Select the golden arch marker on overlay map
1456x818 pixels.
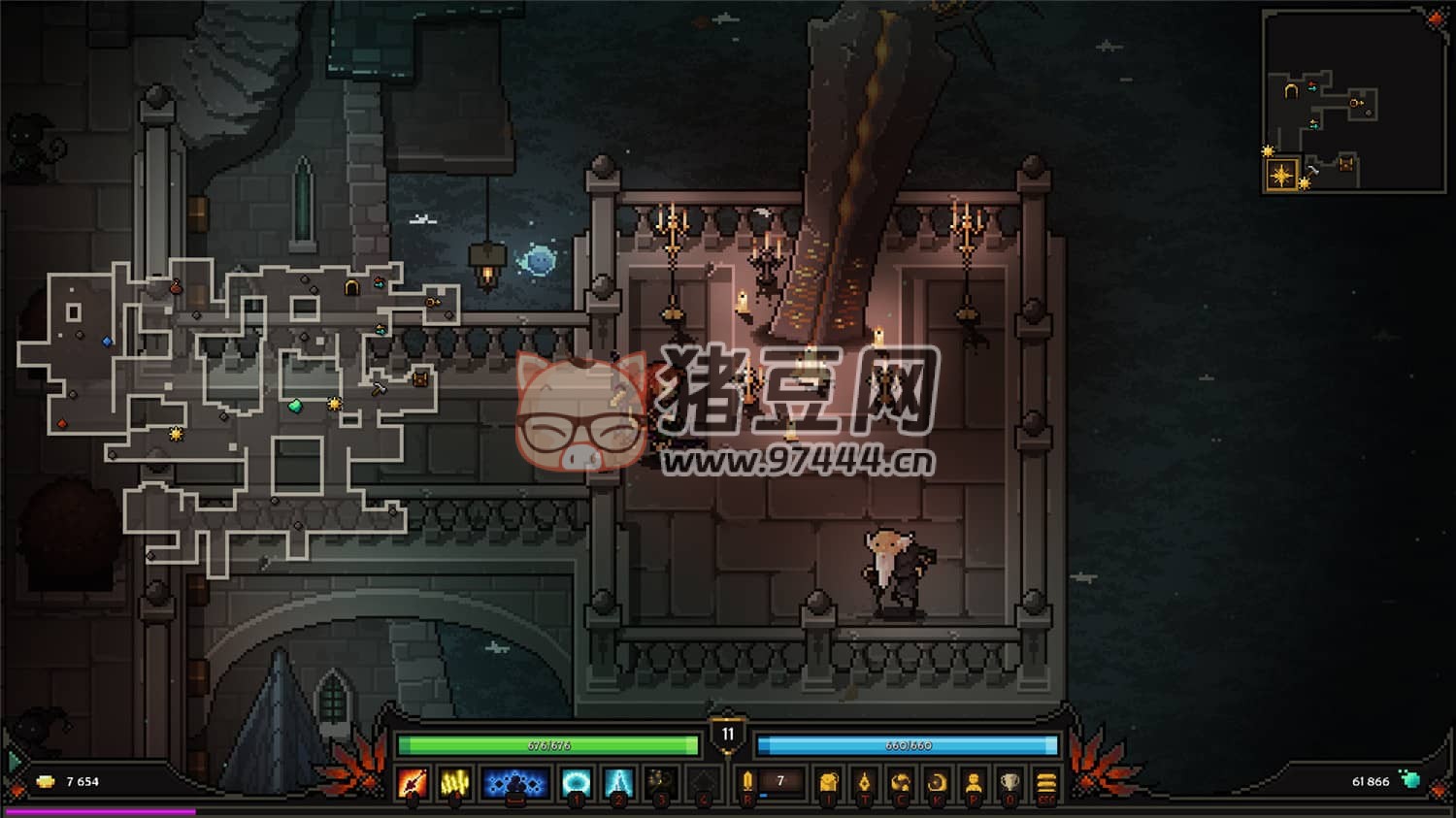pos(352,287)
